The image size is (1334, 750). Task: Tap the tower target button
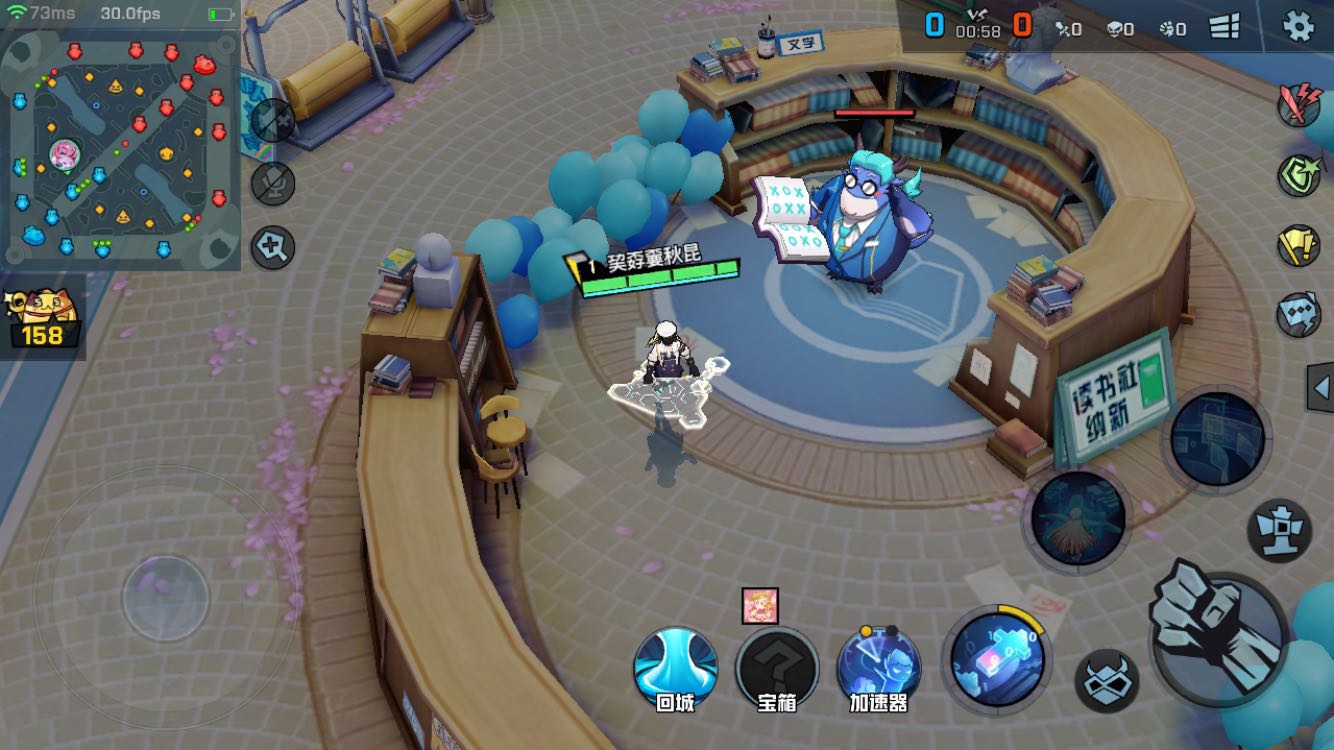point(1279,530)
